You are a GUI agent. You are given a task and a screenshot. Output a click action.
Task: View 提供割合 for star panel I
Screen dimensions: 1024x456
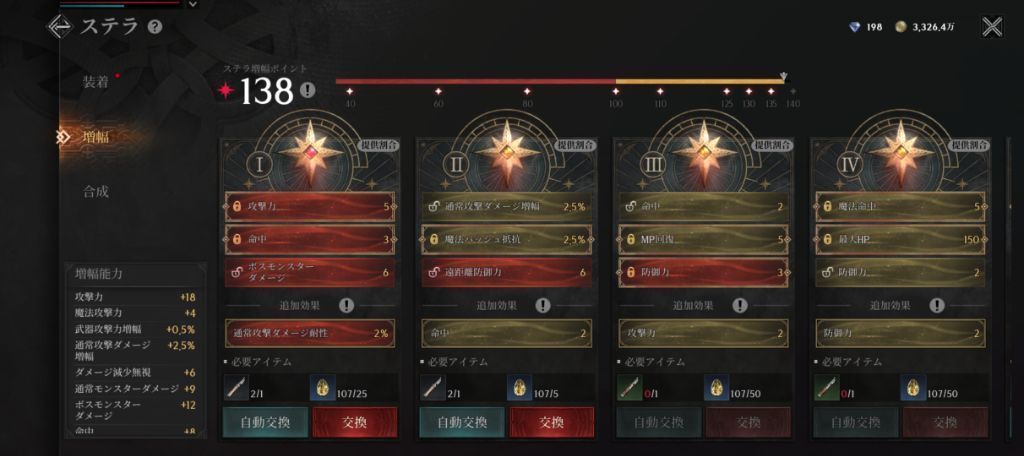point(379,145)
